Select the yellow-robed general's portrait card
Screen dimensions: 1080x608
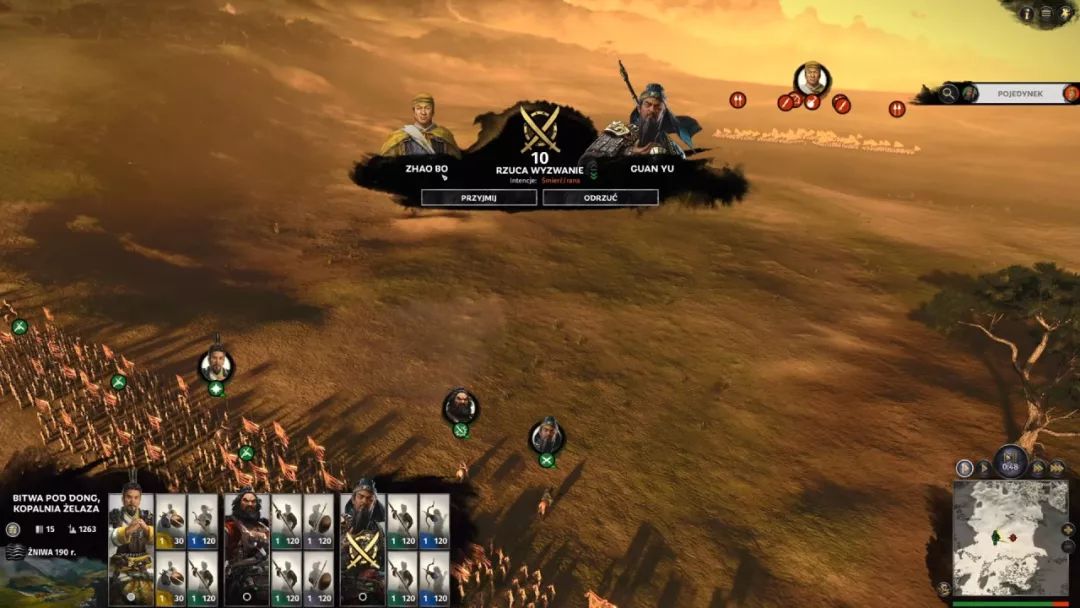pyautogui.click(x=130, y=545)
